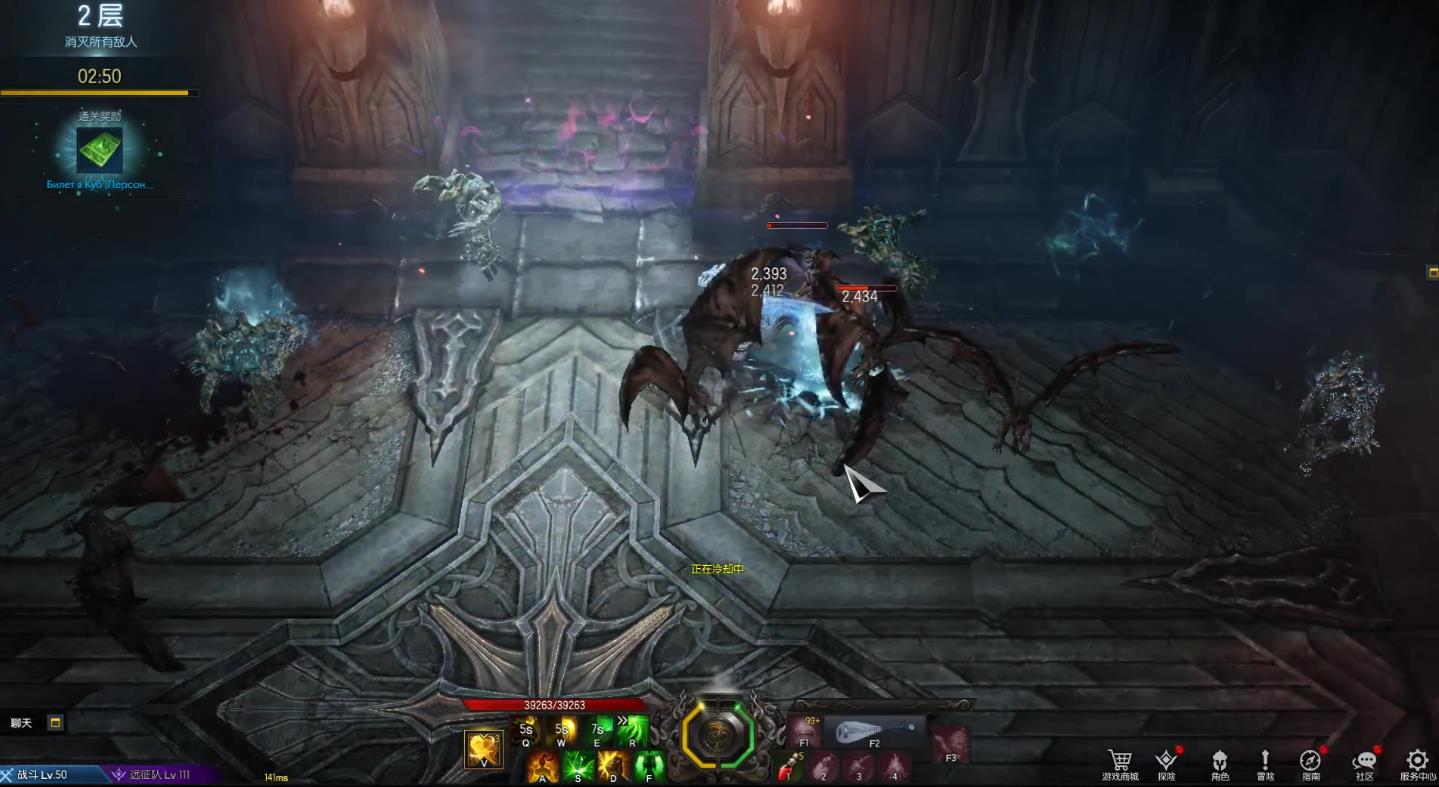The width and height of the screenshot is (1439, 787).
Task: Click the green ticket clear reward icon
Action: 100,150
